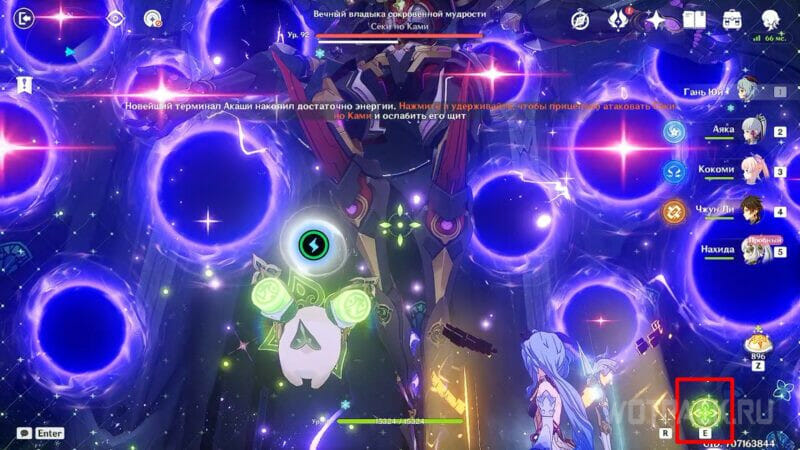Image resolution: width=800 pixels, height=450 pixels.
Task: Open the wish star icon
Action: [656, 18]
